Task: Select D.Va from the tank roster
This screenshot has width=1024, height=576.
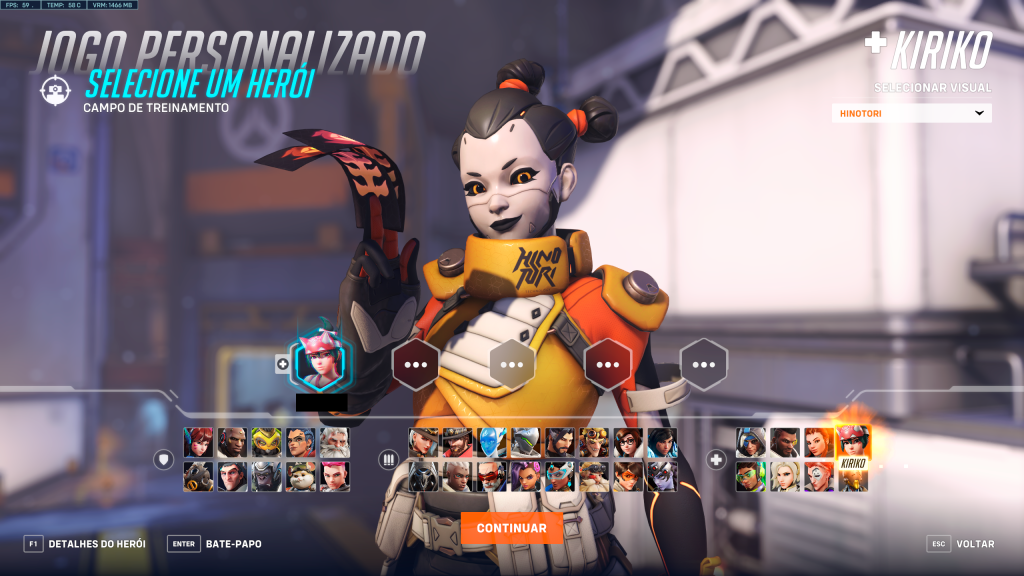Action: tap(198, 442)
